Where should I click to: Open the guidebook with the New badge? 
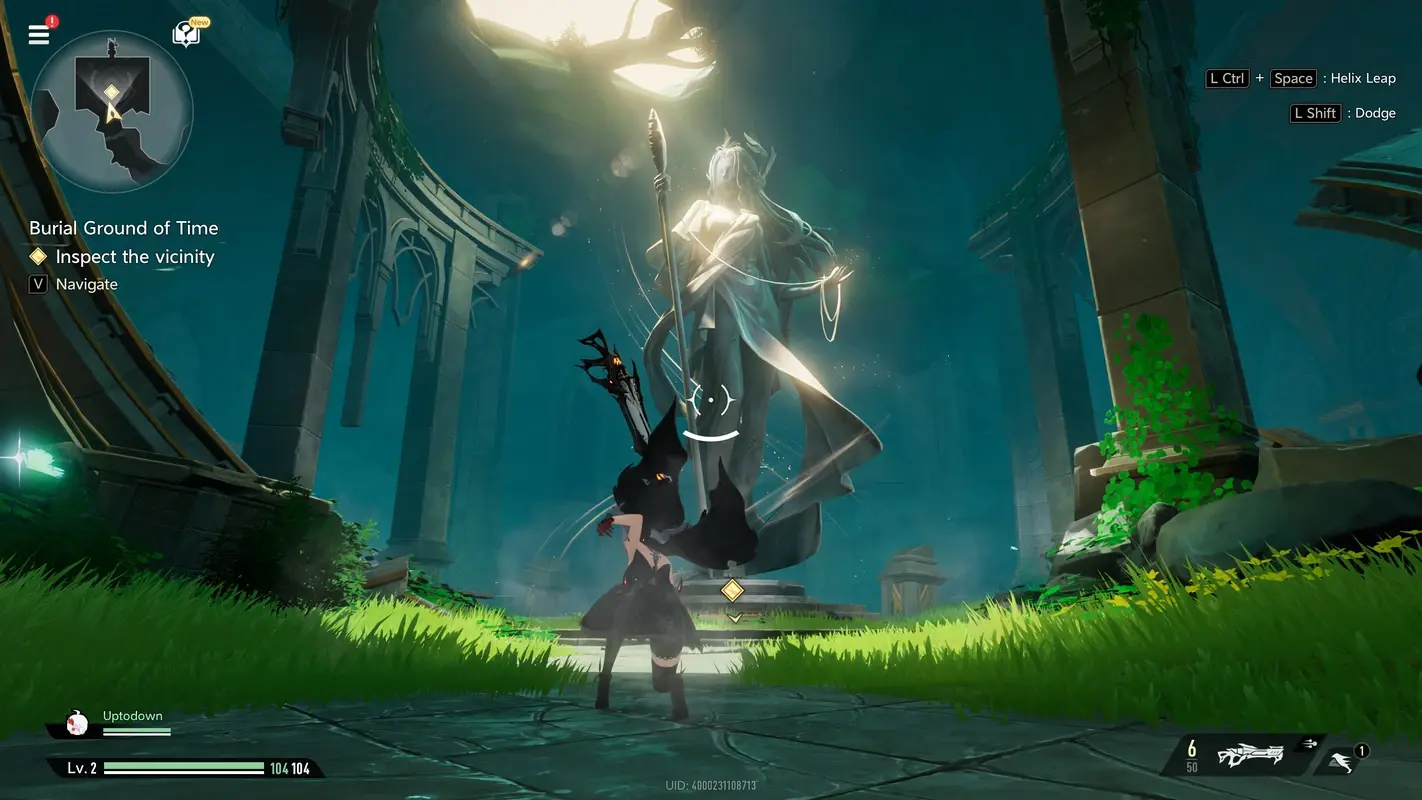[x=185, y=33]
